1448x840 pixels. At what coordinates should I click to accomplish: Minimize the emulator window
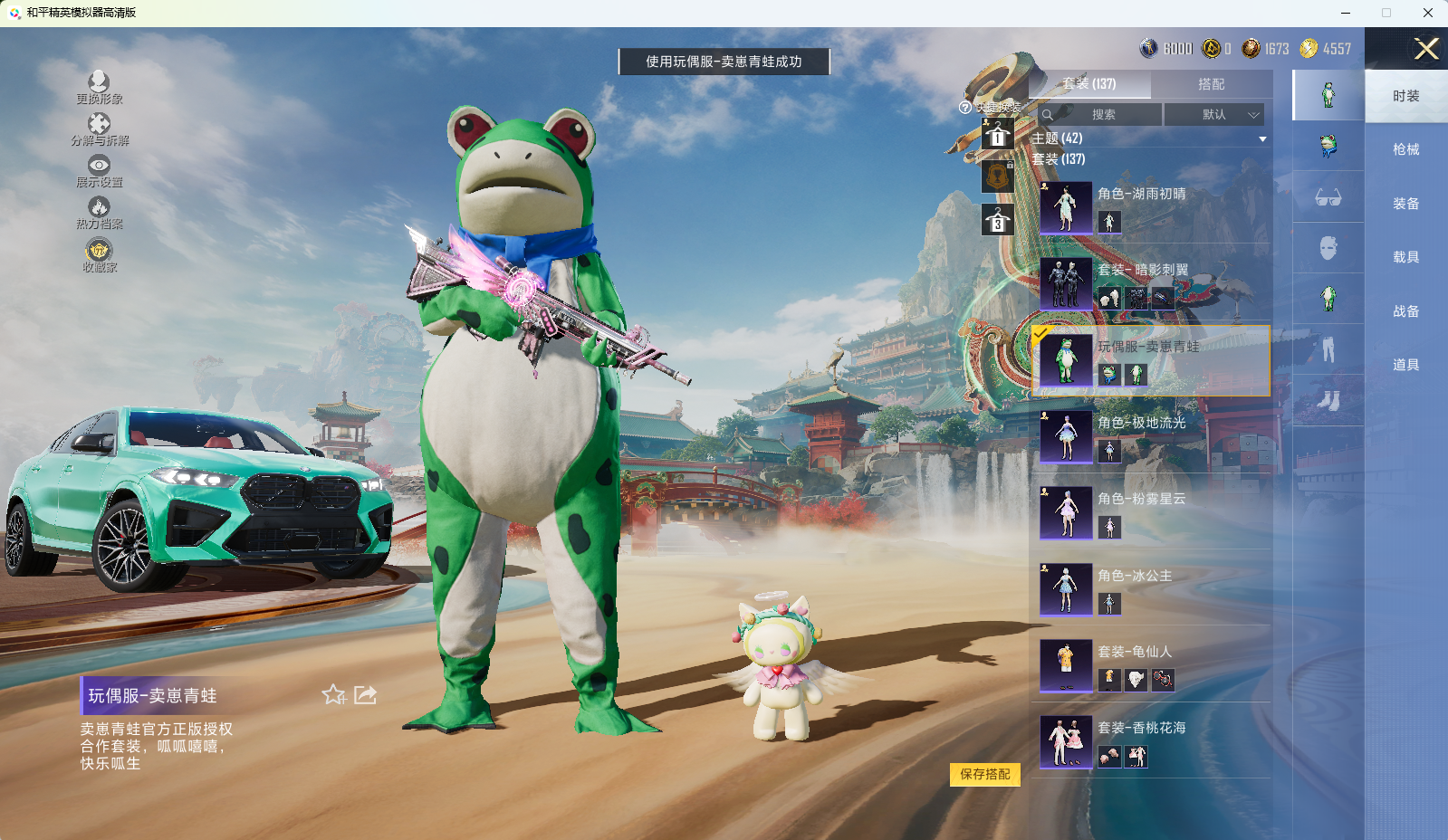point(1346,13)
